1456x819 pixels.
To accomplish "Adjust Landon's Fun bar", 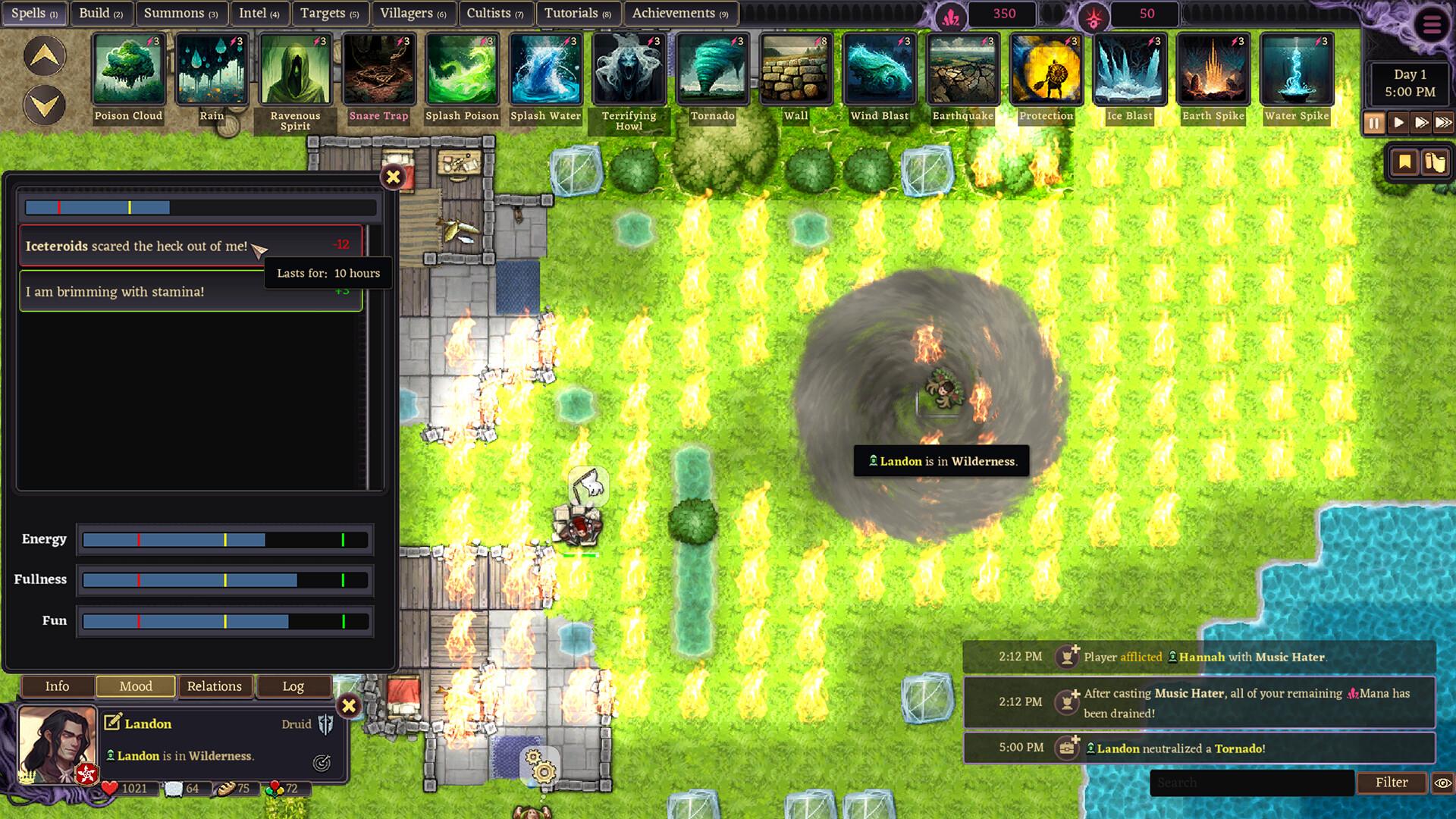I will pos(224,621).
